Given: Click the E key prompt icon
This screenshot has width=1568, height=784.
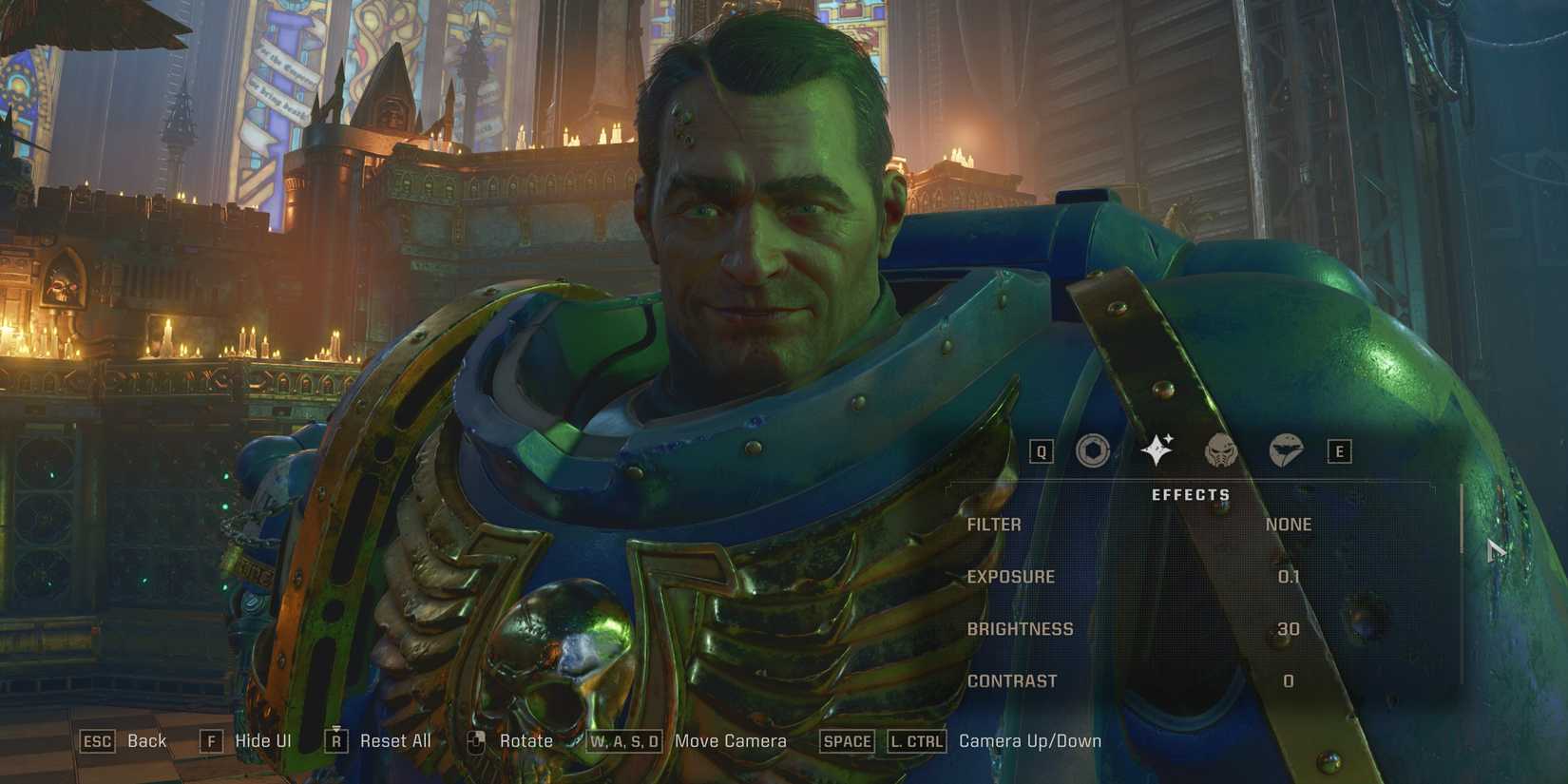Looking at the screenshot, I should point(1342,451).
